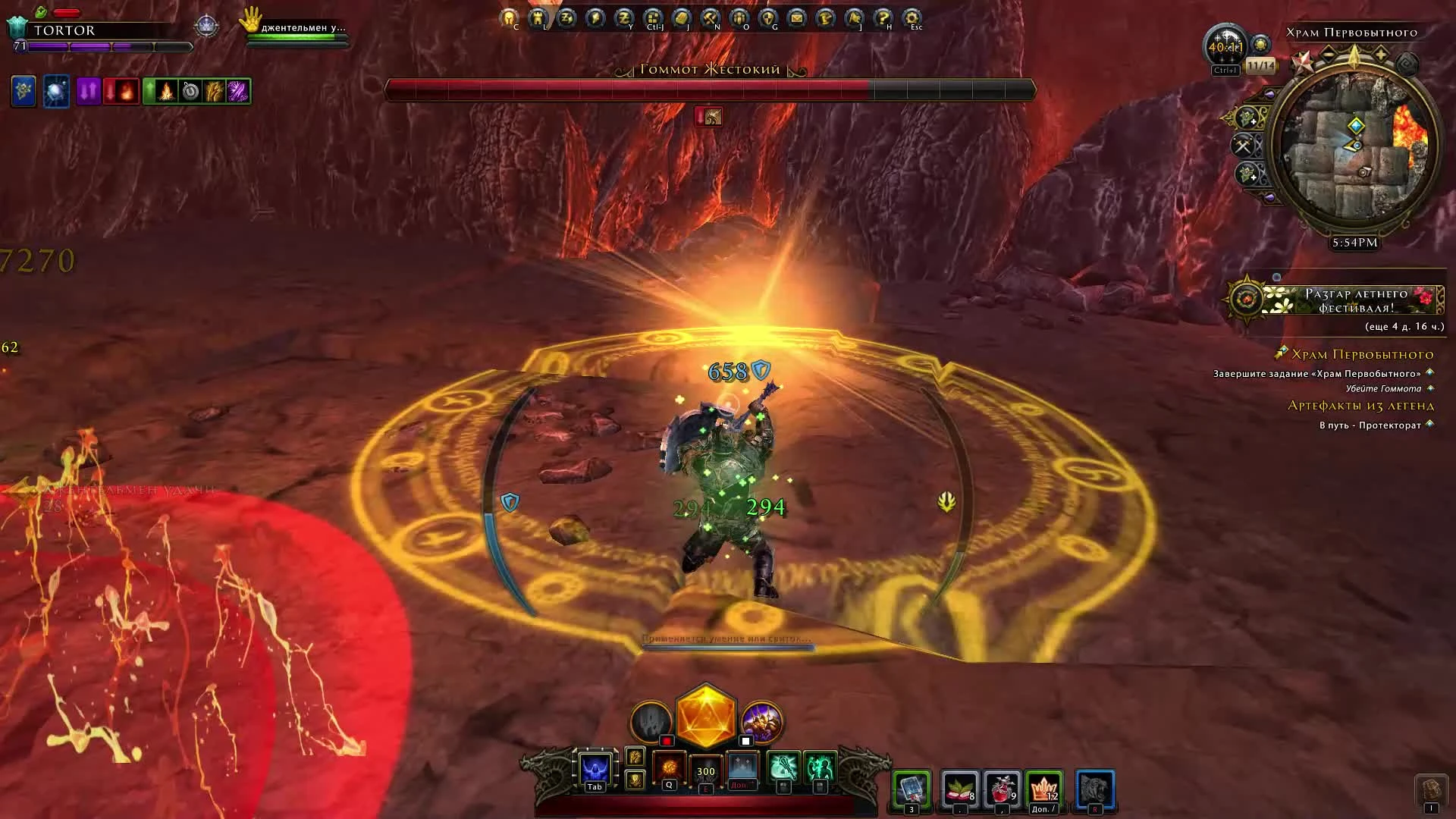Viewport: 1456px width, 819px height.
Task: Open the companions menu icon labeled L
Action: pyautogui.click(x=538, y=17)
